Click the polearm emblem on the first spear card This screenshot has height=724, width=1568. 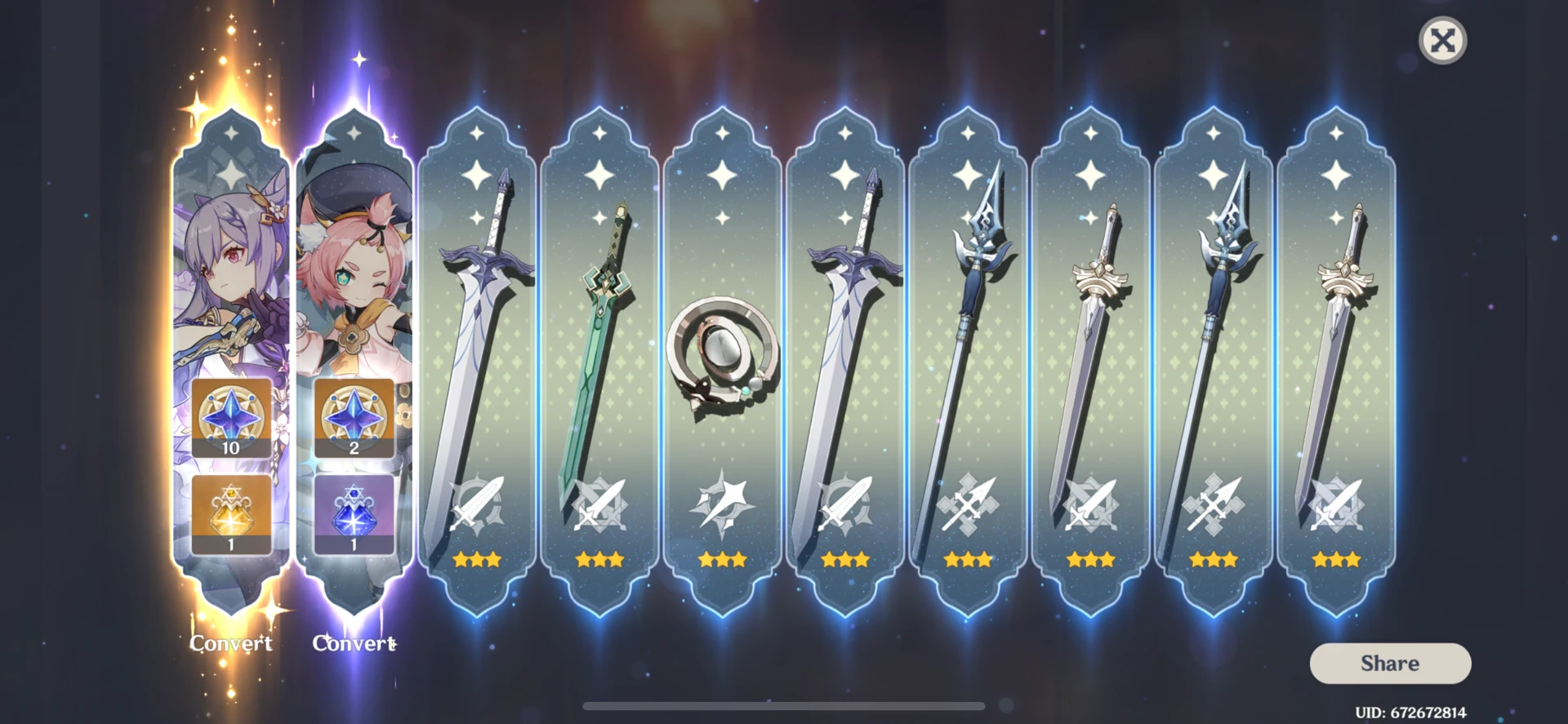[967, 506]
